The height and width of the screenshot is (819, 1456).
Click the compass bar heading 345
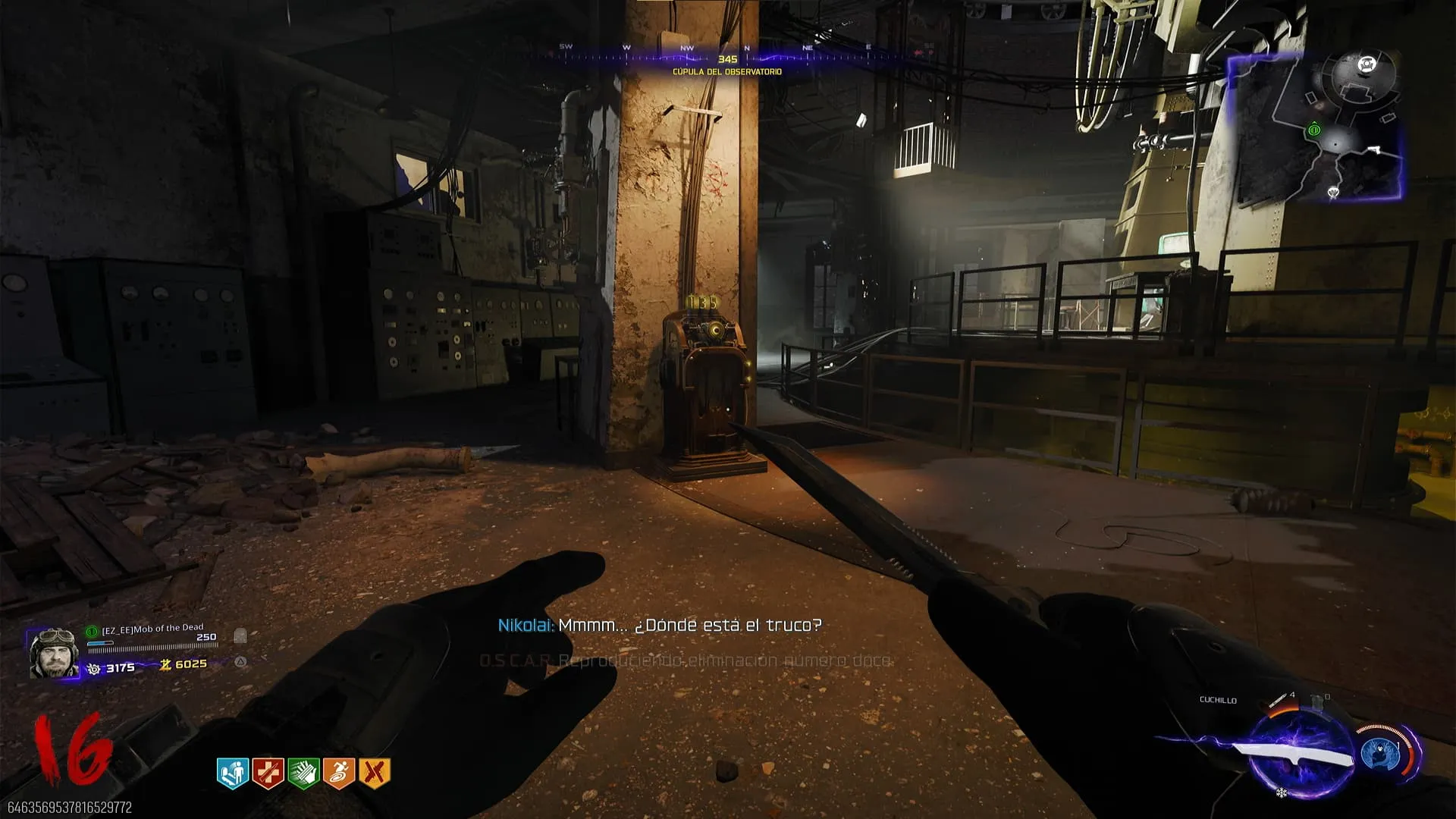[727, 58]
